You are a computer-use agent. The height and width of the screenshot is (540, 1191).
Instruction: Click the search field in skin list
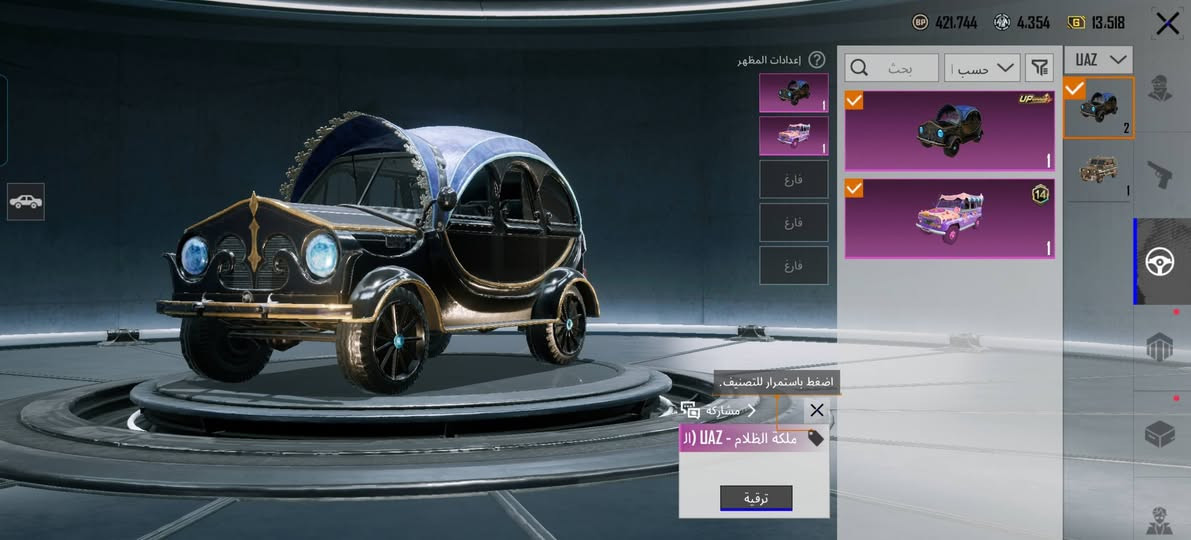[892, 68]
